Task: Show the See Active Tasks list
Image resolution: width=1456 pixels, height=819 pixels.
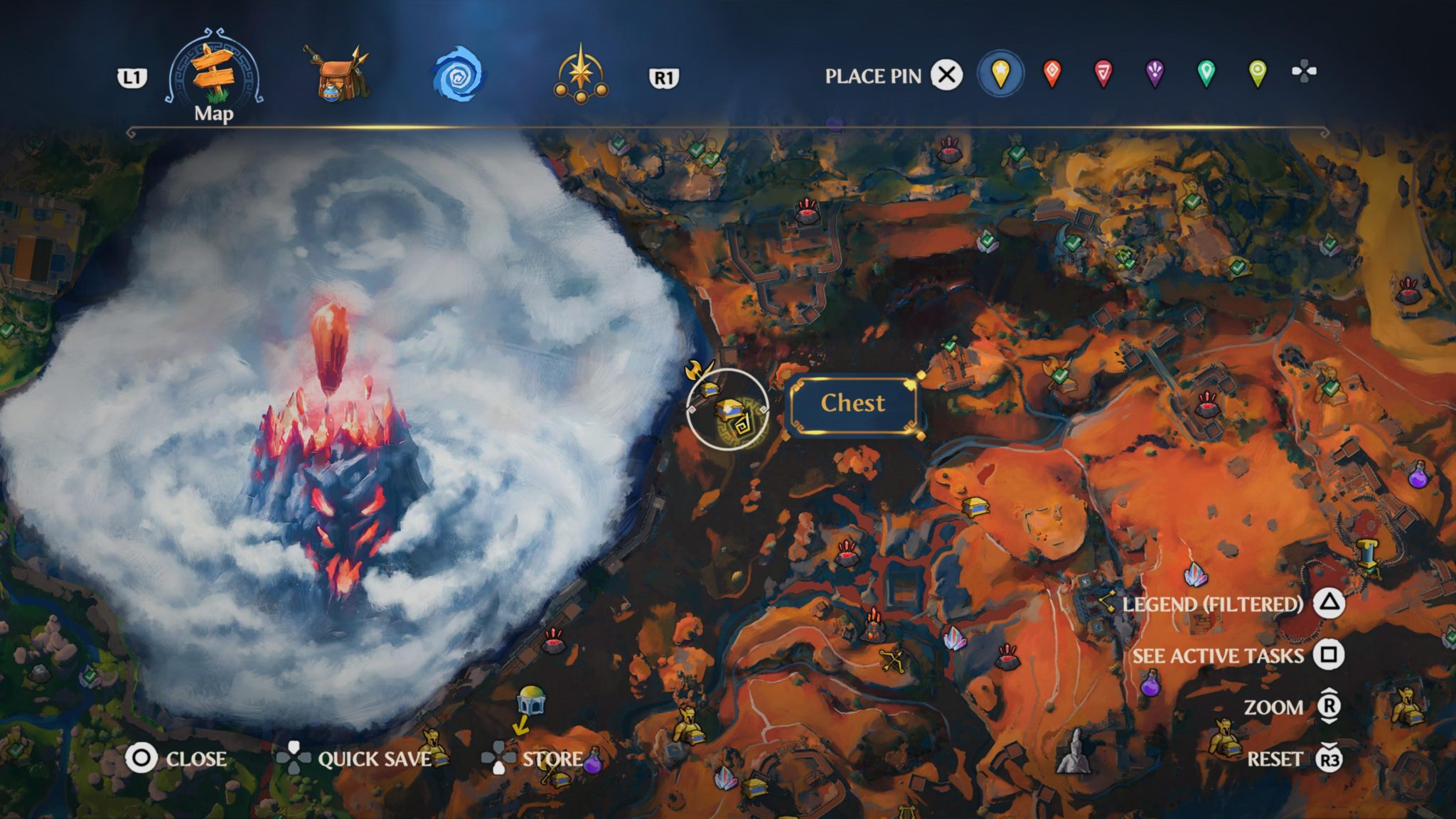Action: (x=1218, y=655)
